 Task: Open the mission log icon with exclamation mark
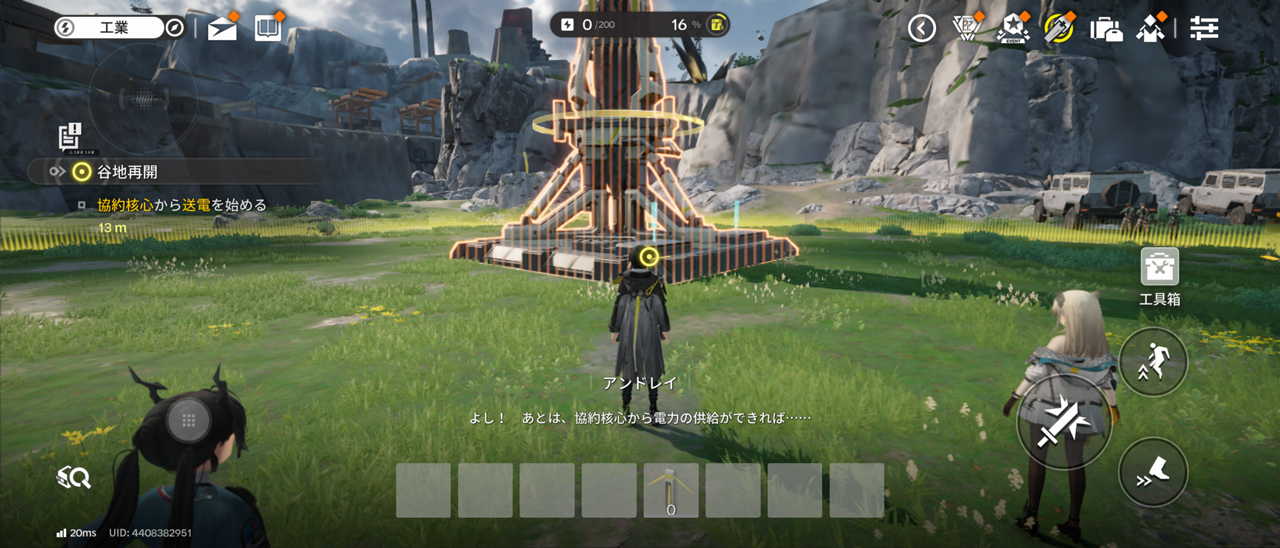point(69,136)
